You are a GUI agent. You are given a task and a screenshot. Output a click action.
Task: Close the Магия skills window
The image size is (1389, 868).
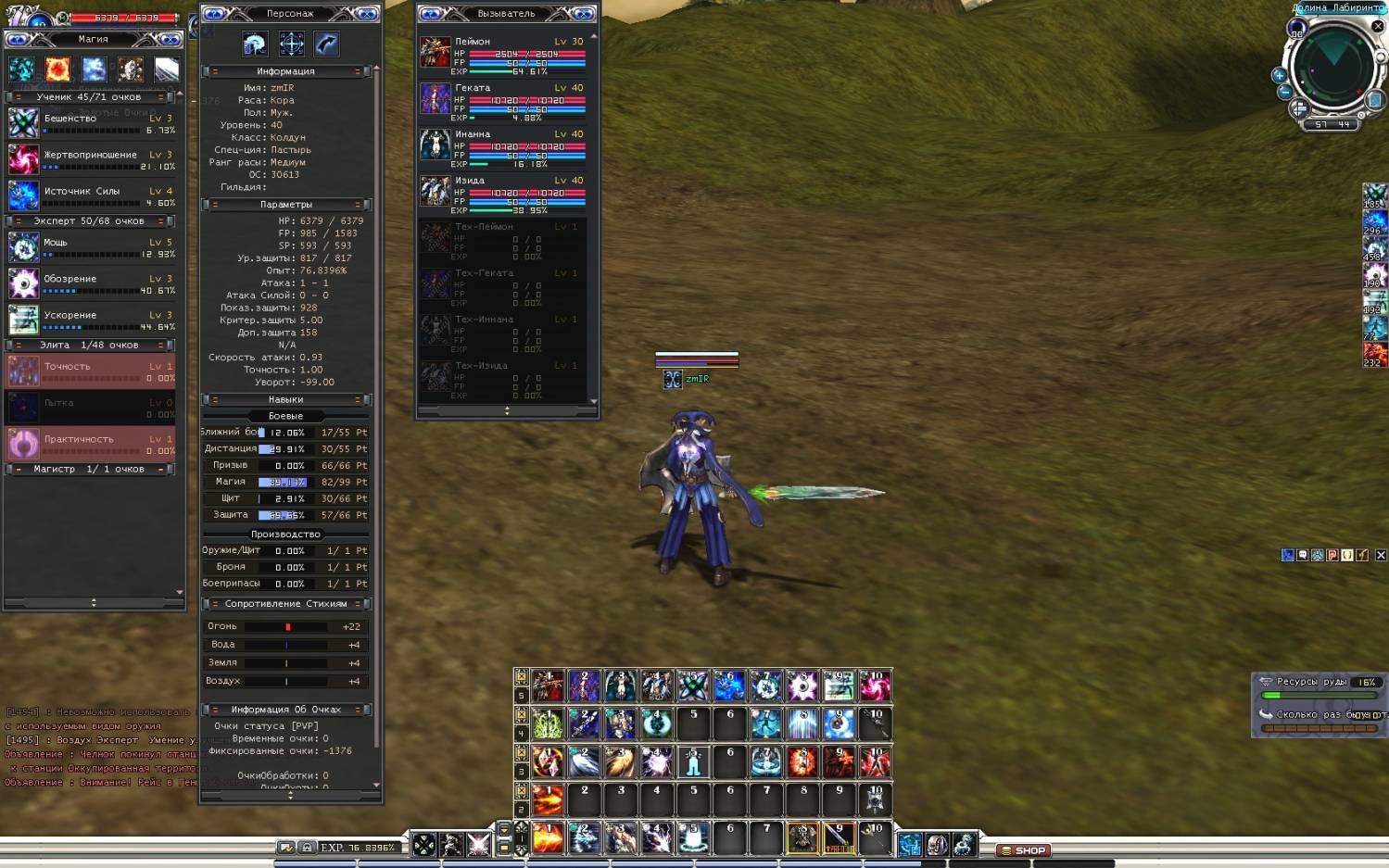coord(170,39)
